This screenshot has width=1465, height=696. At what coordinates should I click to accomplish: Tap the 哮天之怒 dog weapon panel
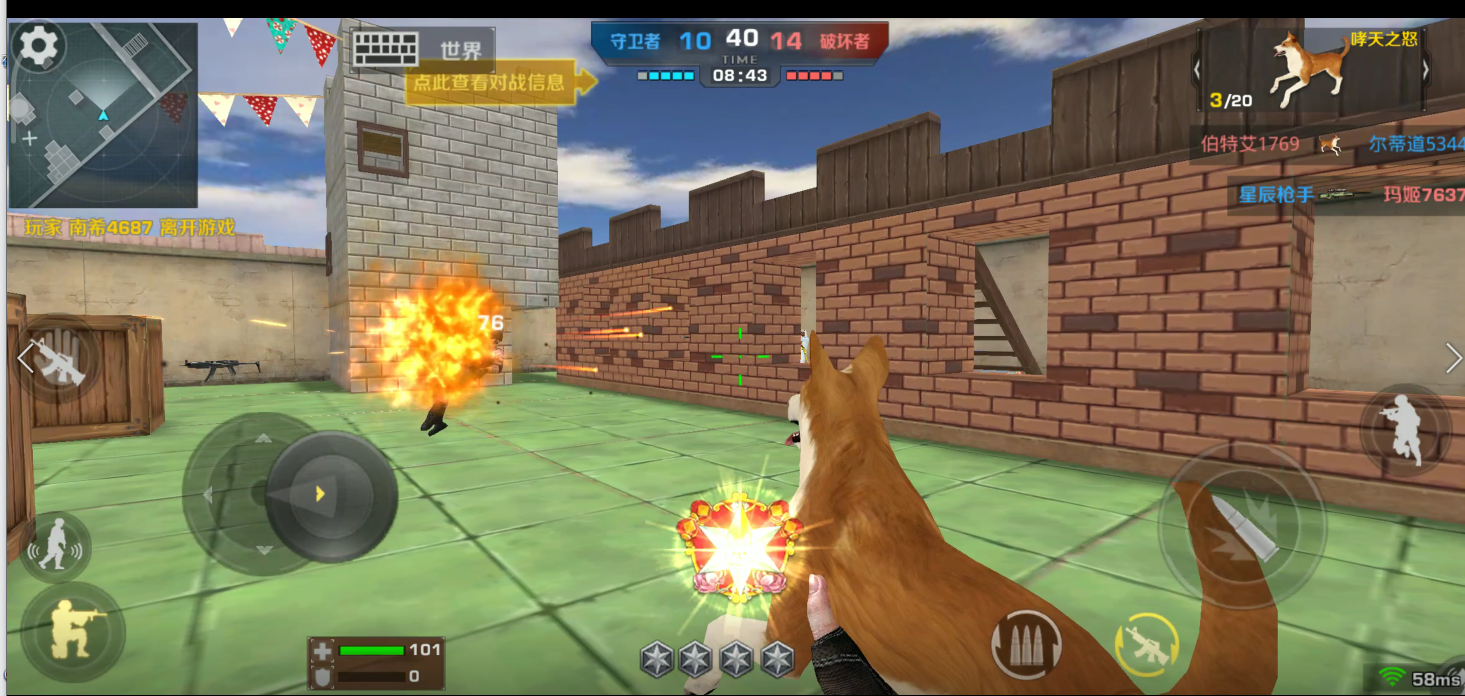coord(1310,70)
